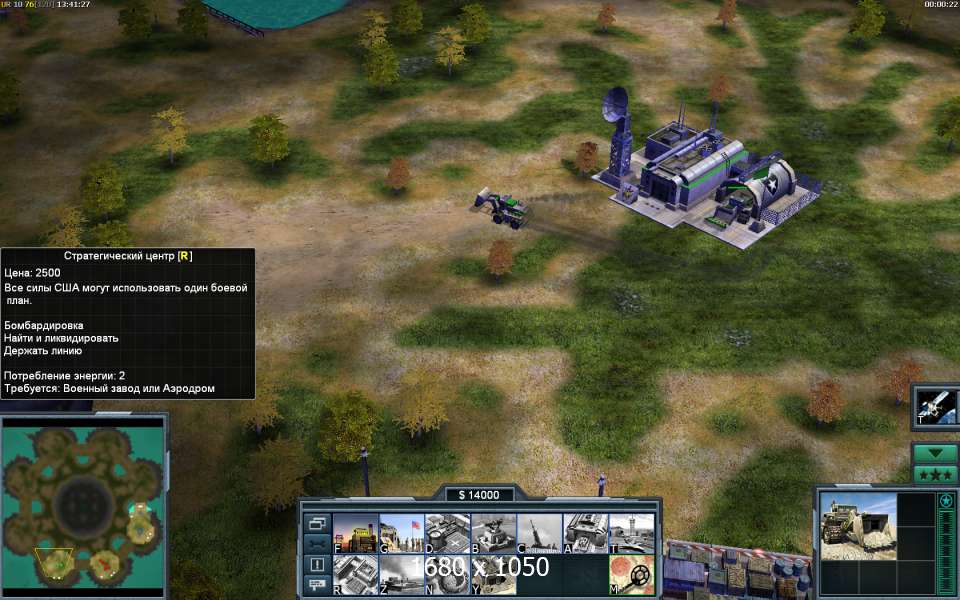The height and width of the screenshot is (600, 960).
Task: Choose the Supply Center build icon (D)
Action: (x=447, y=533)
